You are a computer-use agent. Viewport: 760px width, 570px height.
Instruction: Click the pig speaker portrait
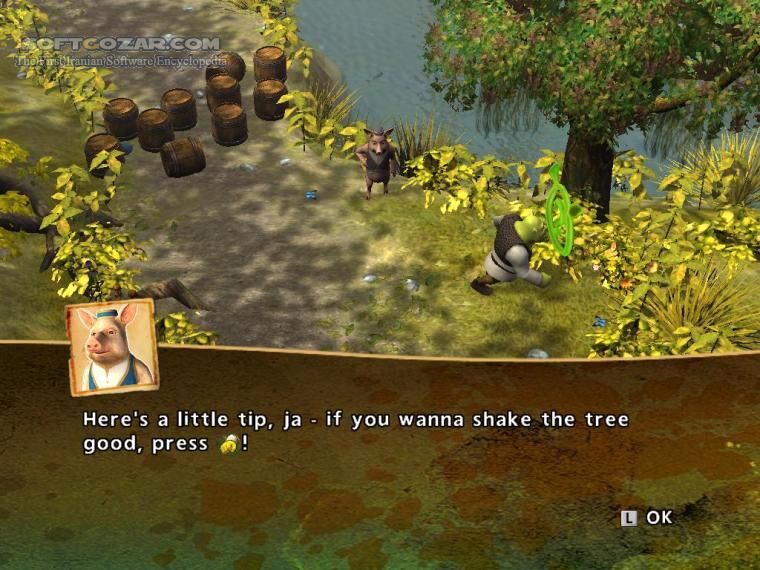coord(113,347)
